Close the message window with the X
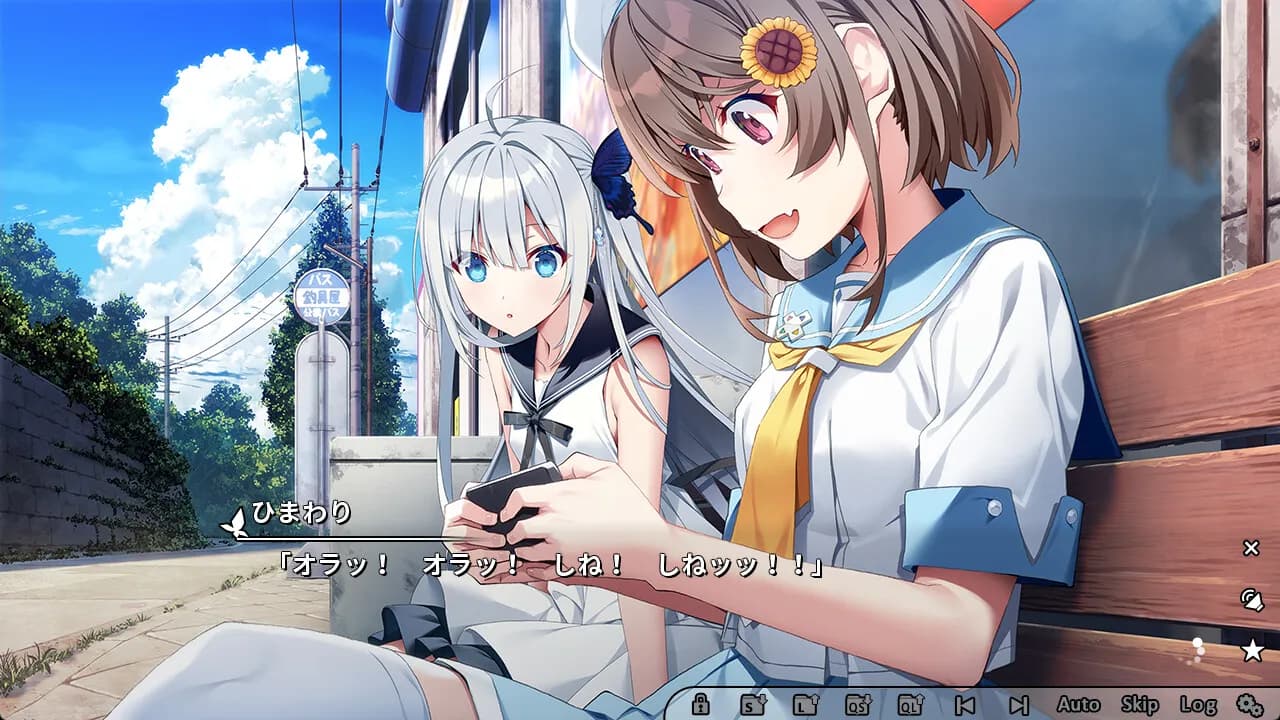Image resolution: width=1280 pixels, height=720 pixels. pyautogui.click(x=1250, y=547)
